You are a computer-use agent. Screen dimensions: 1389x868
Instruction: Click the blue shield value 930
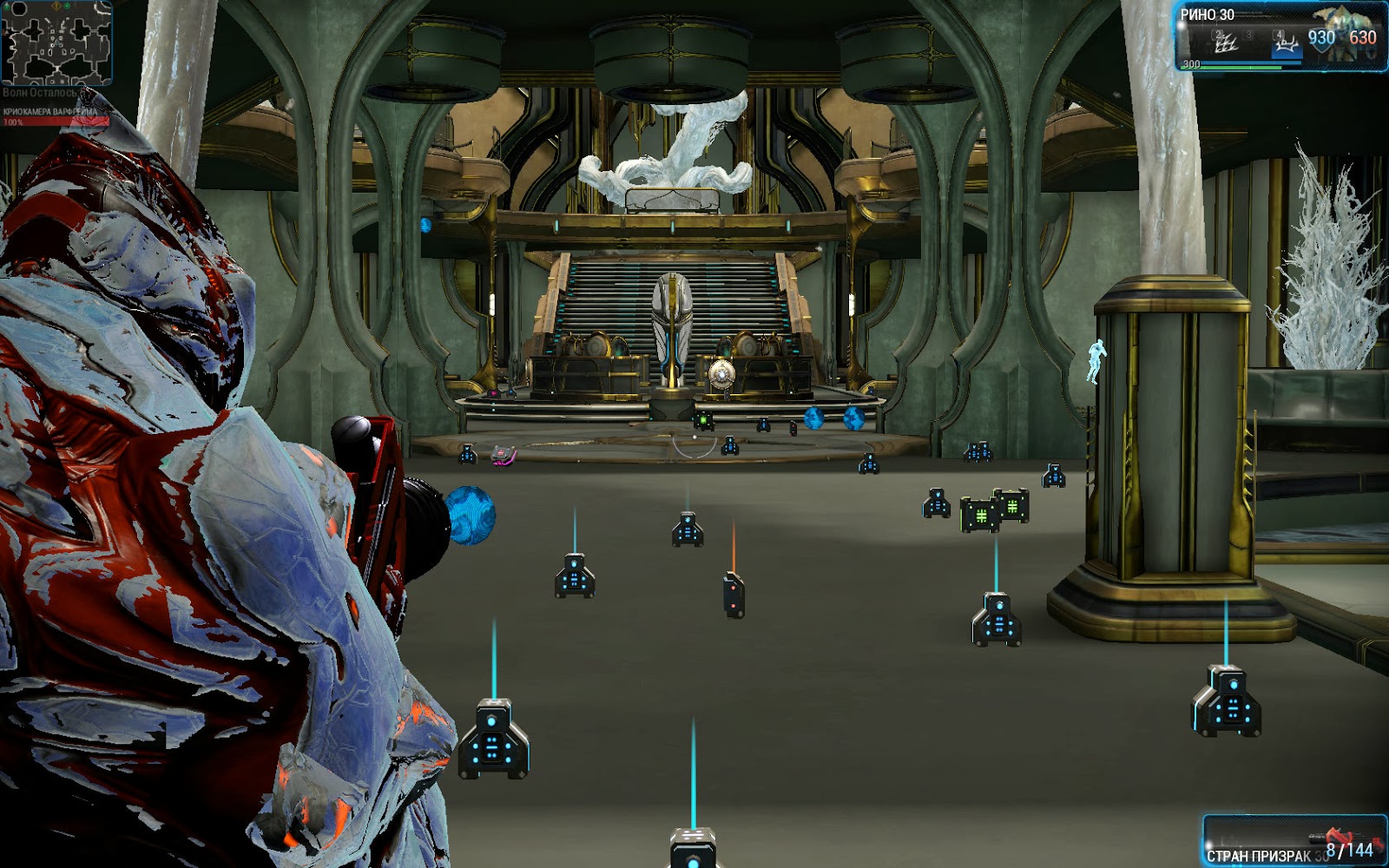tap(1321, 38)
